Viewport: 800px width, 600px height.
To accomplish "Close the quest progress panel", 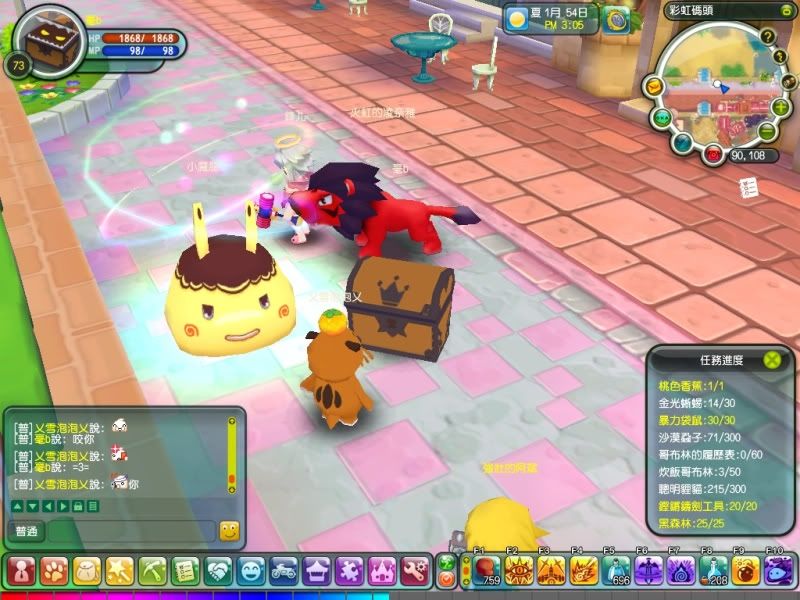I will tap(771, 360).
